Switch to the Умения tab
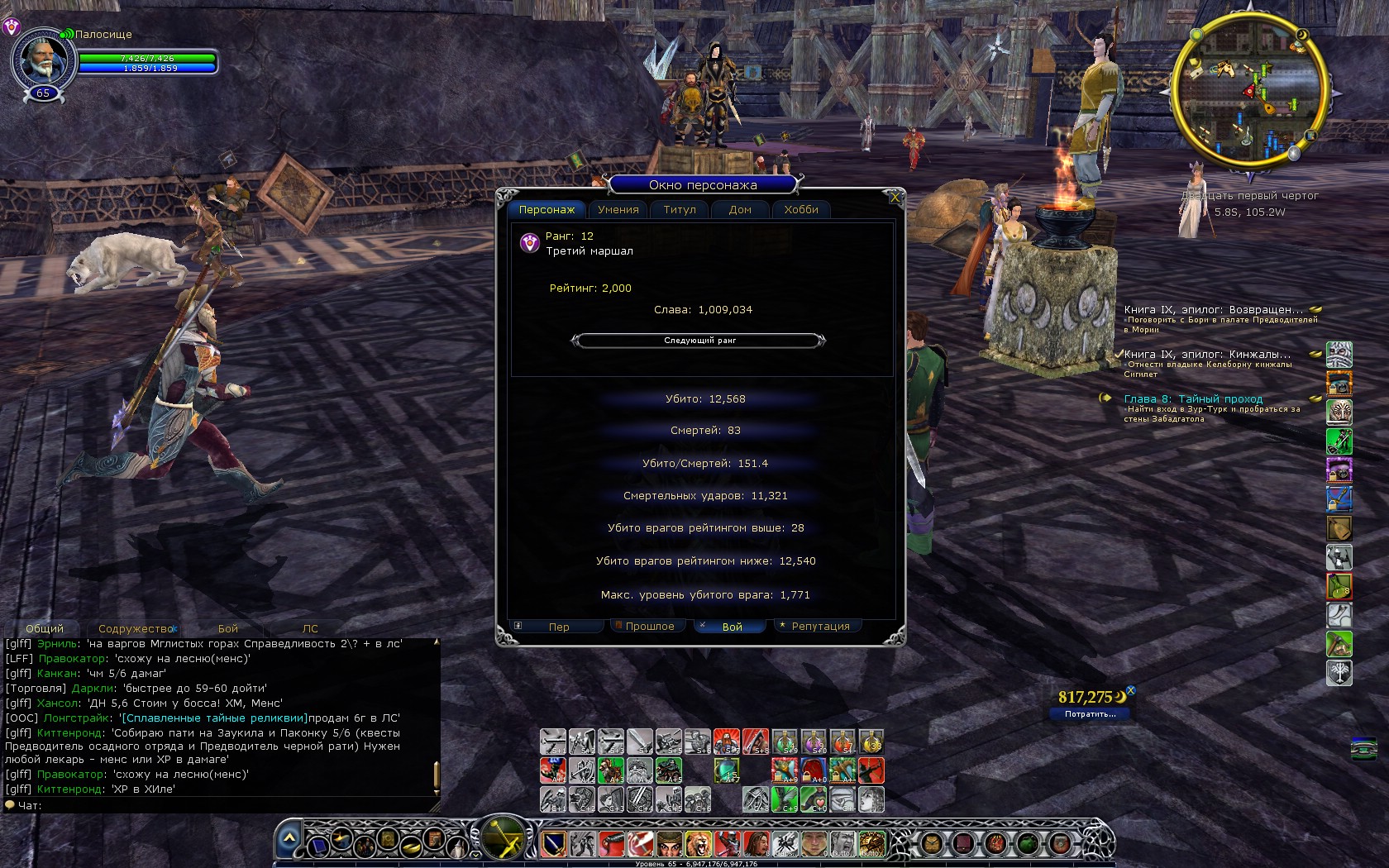1389x868 pixels. (618, 210)
